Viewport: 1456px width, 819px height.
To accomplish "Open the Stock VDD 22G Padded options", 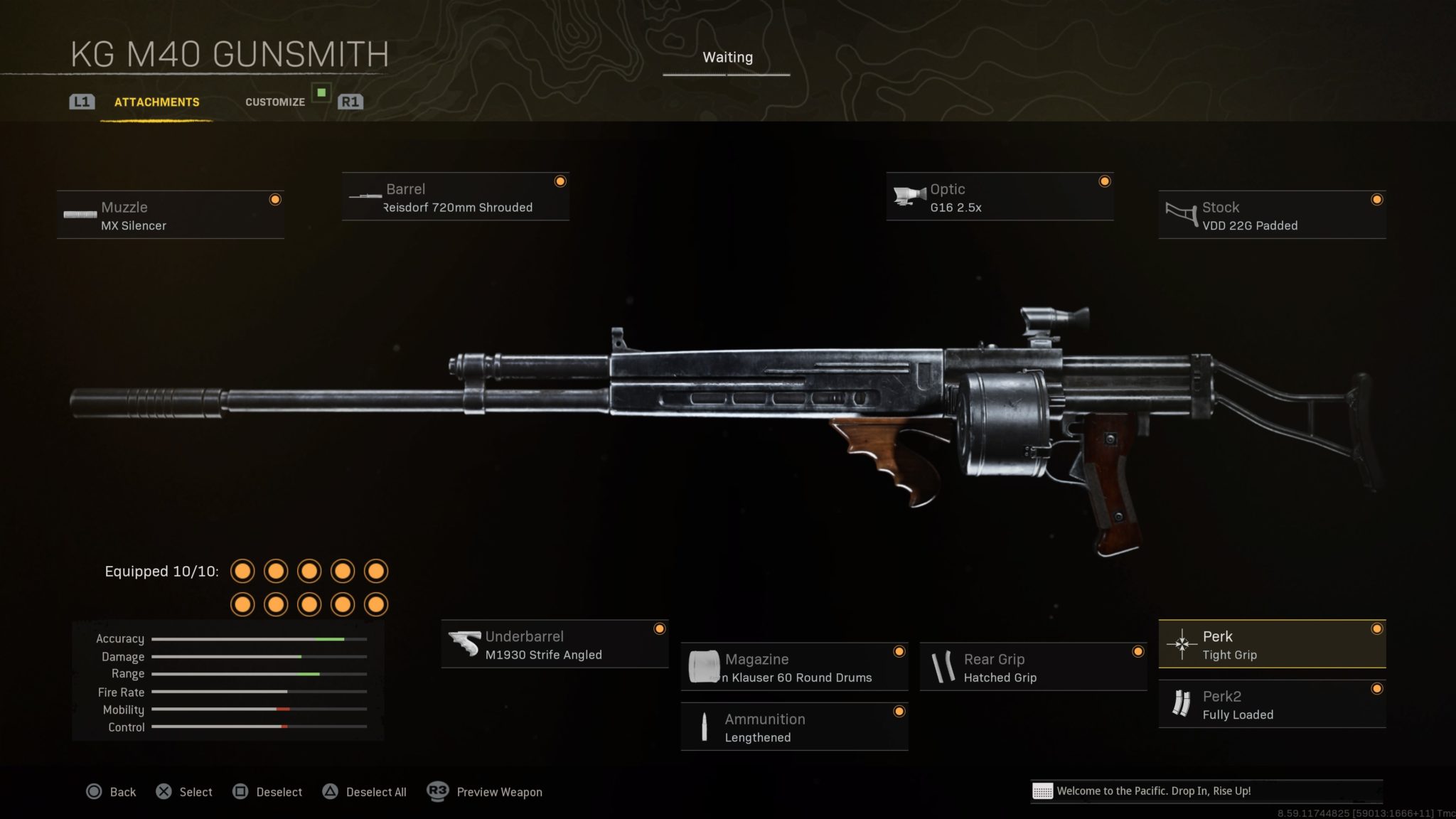I will (x=1271, y=214).
